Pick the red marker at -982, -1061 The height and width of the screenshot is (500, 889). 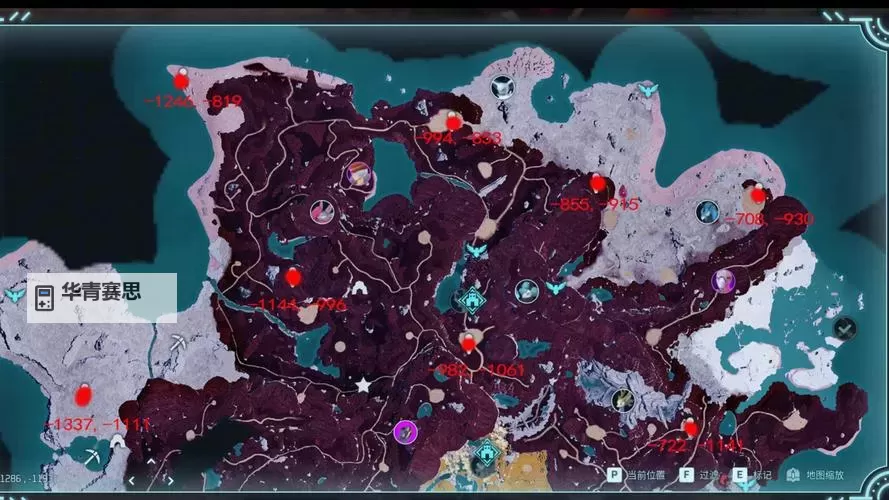point(467,343)
